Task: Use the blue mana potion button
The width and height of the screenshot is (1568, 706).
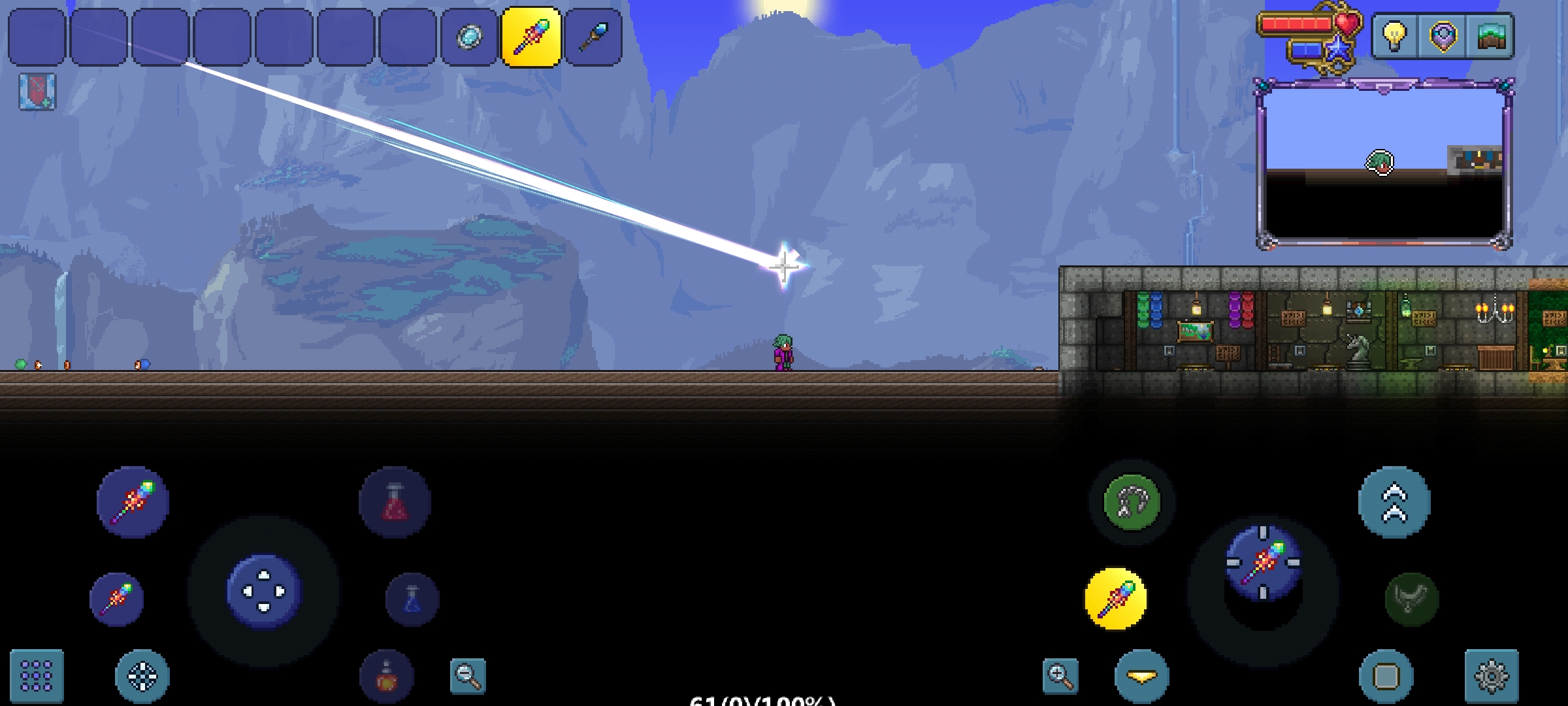Action: [412, 599]
